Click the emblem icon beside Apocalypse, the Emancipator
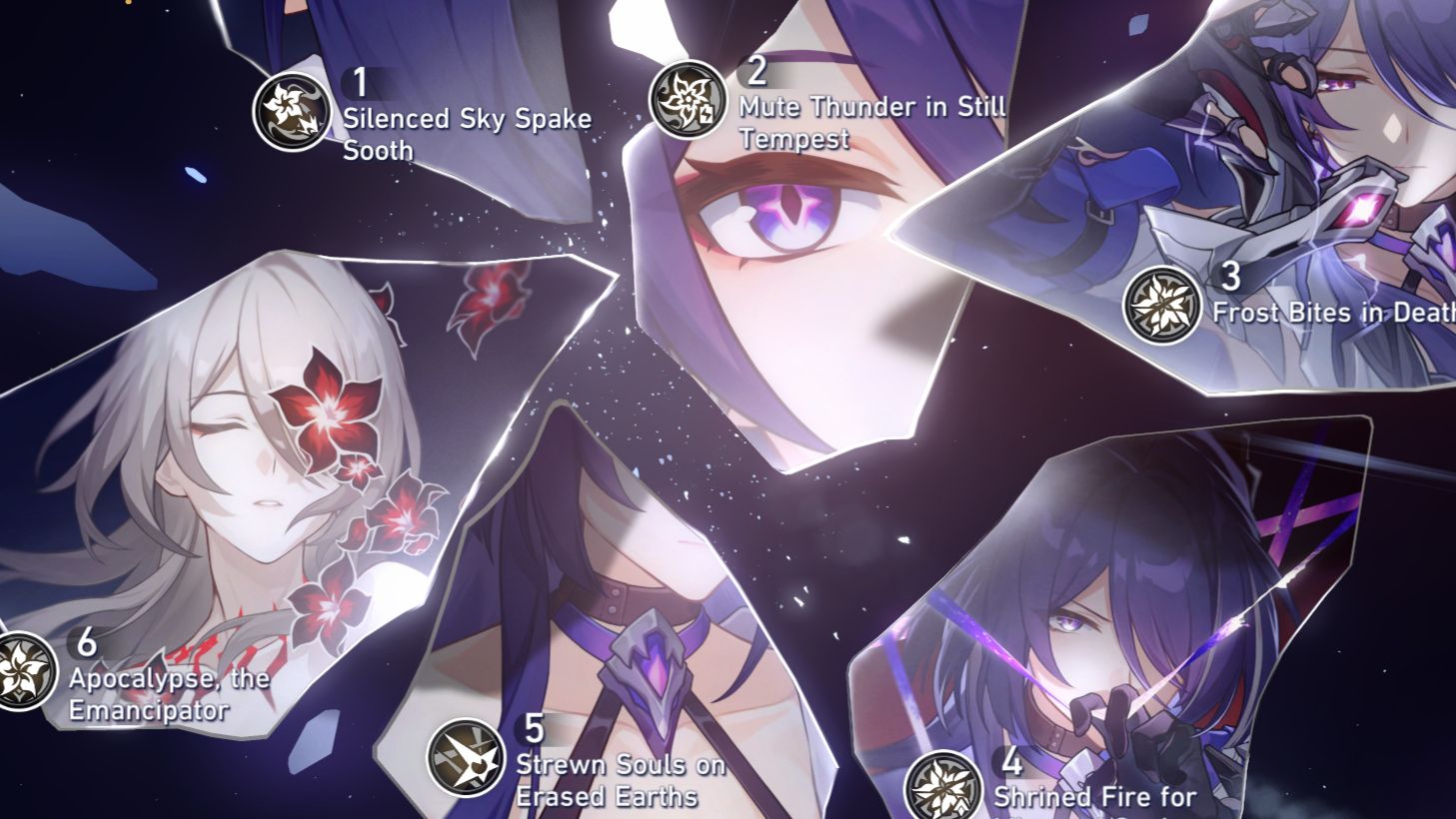Image resolution: width=1456 pixels, height=819 pixels. point(22,667)
